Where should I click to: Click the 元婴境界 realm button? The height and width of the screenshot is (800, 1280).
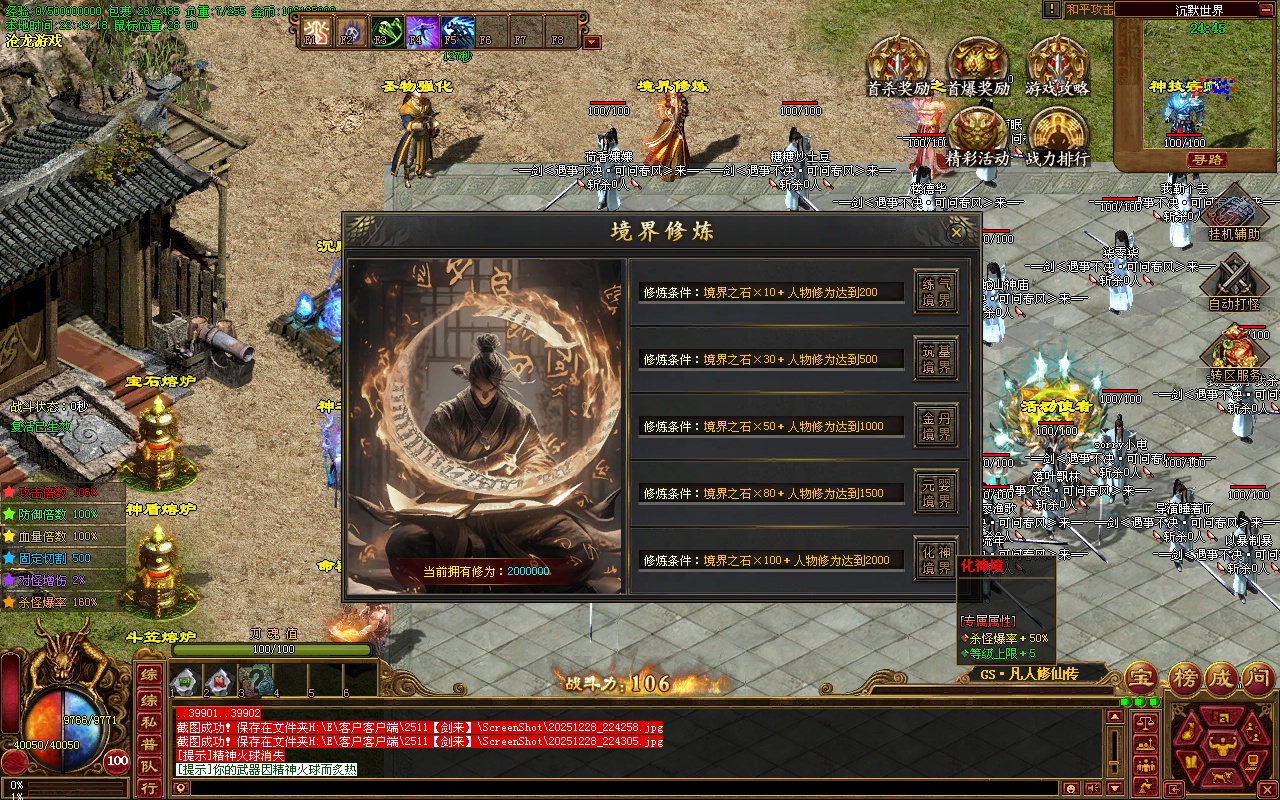pyautogui.click(x=936, y=493)
